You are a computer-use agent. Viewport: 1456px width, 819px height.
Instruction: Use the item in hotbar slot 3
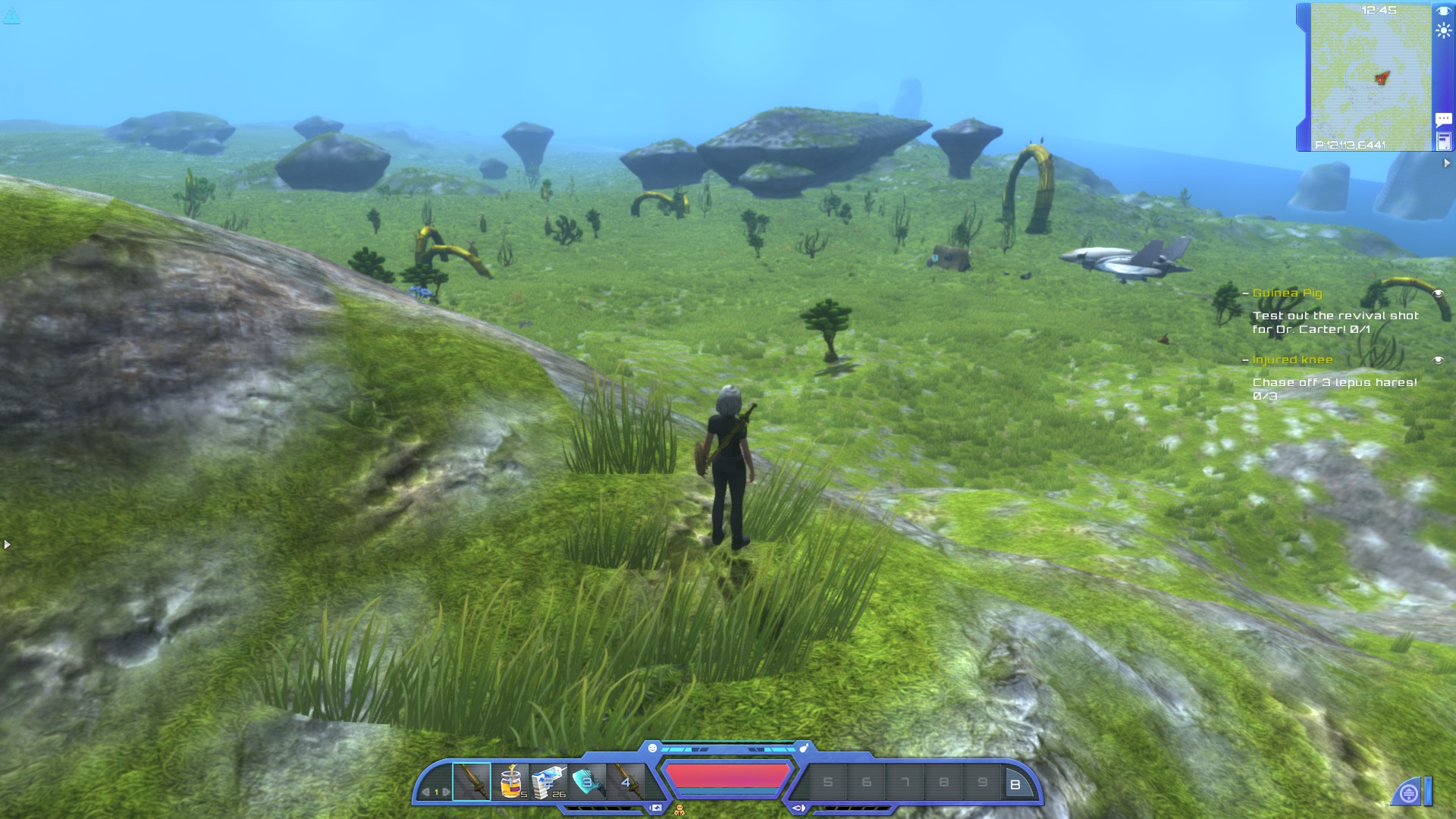pyautogui.click(x=549, y=780)
